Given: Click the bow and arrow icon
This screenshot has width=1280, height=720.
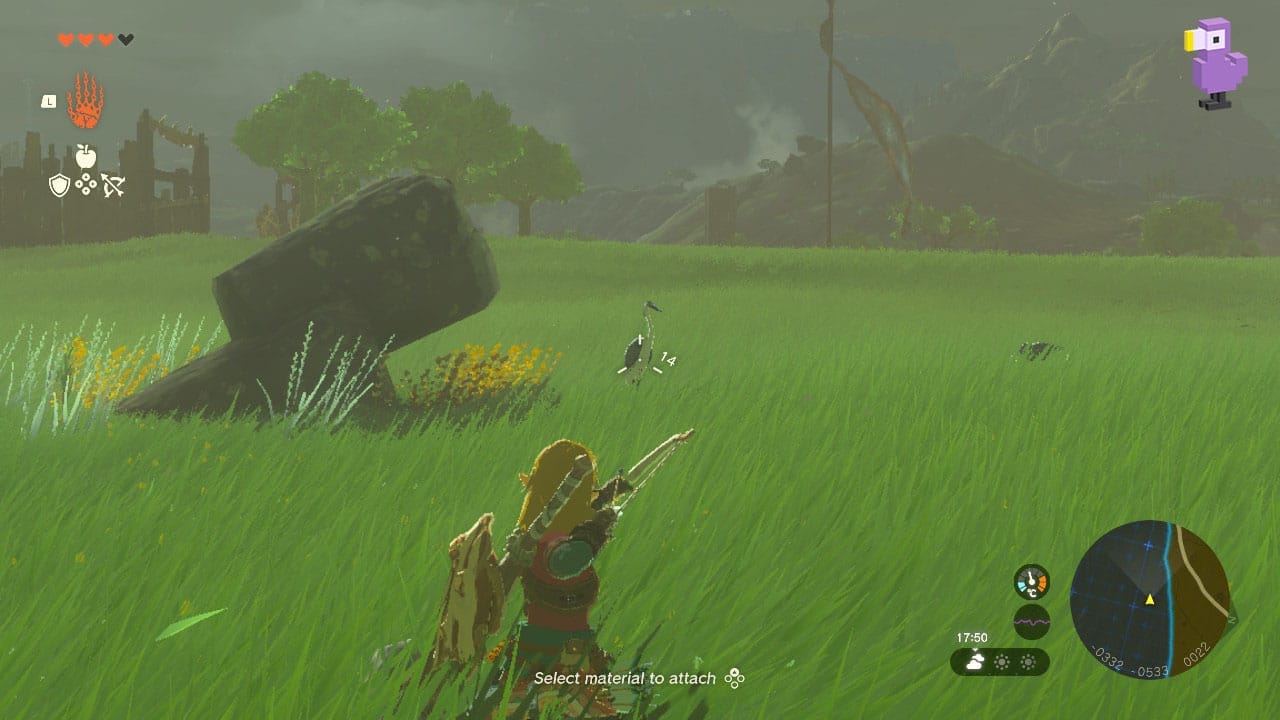Looking at the screenshot, I should pyautogui.click(x=114, y=184).
